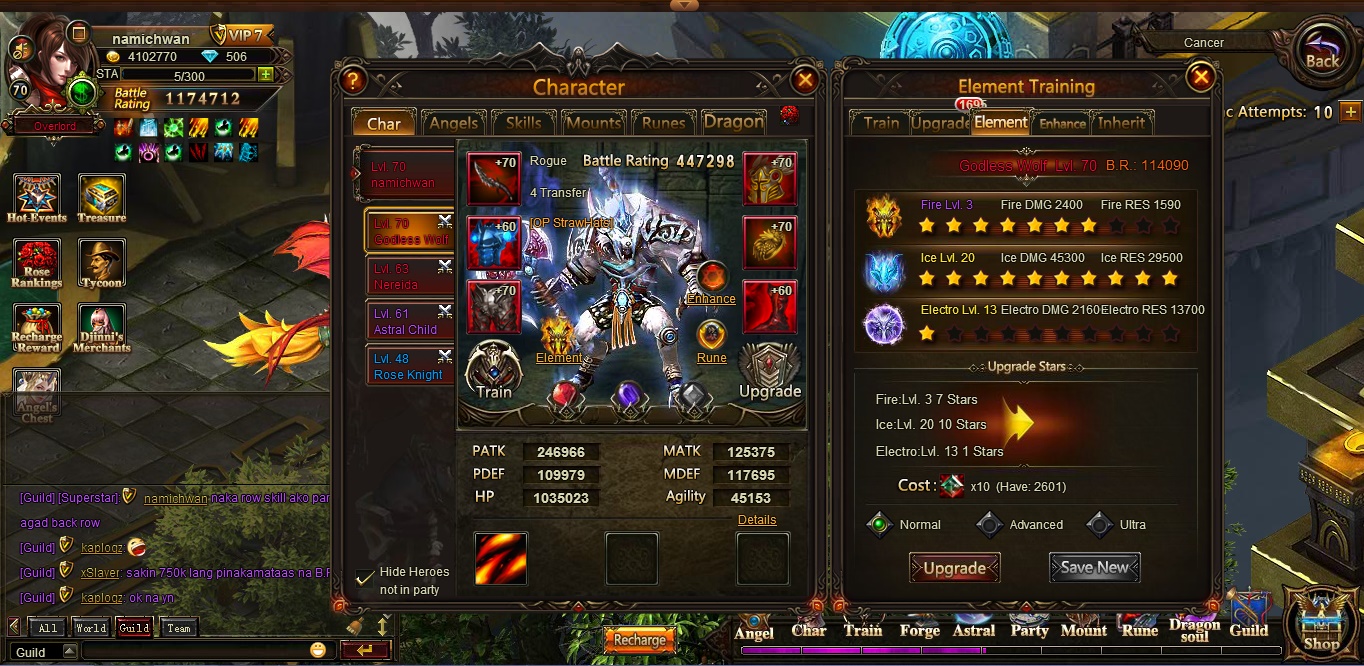
Task: Click the Save New button
Action: pyautogui.click(x=1094, y=567)
